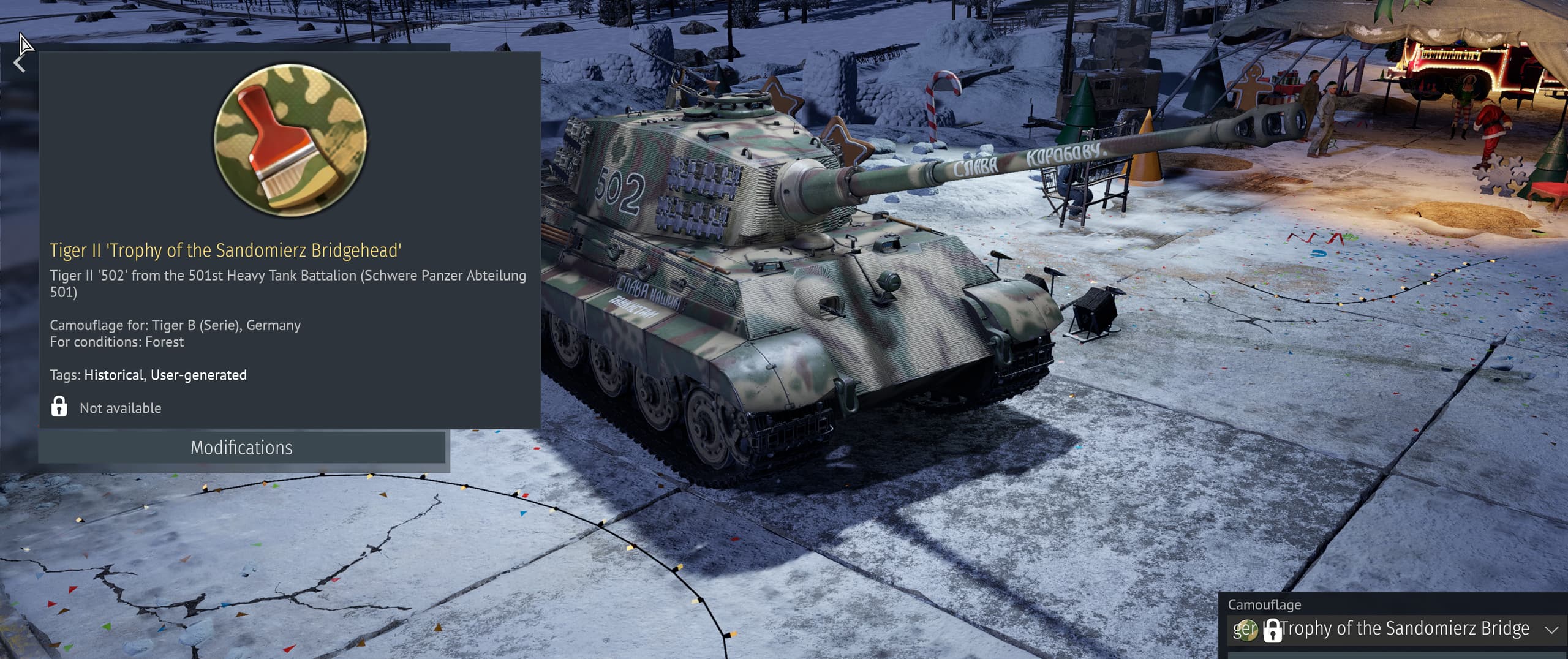Click the back arrow
This screenshot has height=659, width=1568.
[19, 63]
